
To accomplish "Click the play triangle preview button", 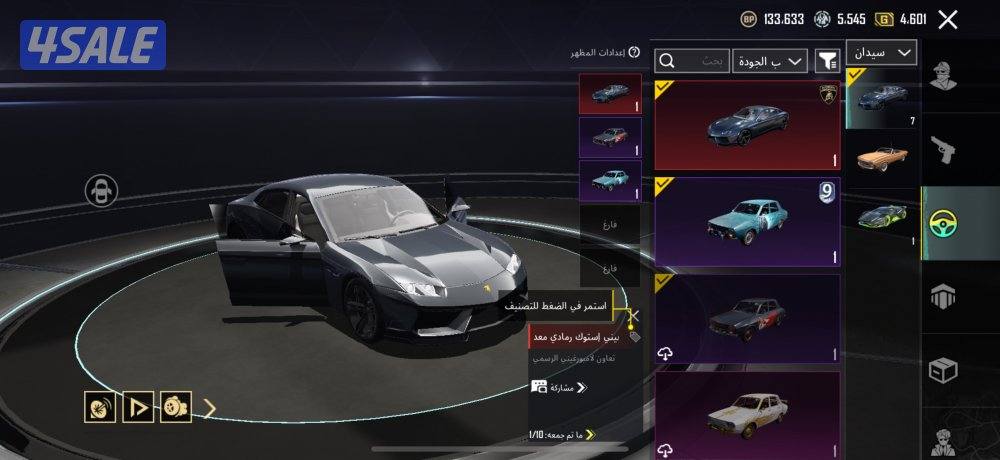I will point(138,406).
